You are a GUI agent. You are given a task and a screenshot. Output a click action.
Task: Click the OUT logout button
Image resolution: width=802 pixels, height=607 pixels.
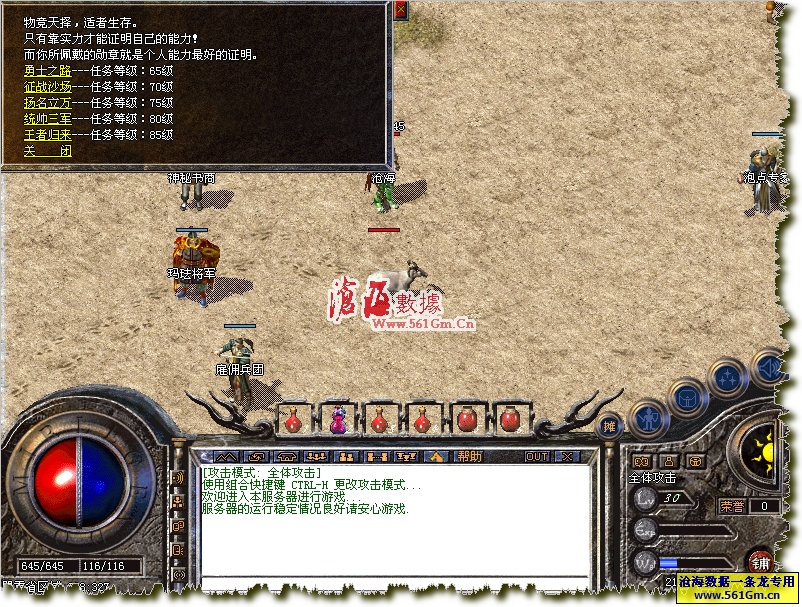pyautogui.click(x=537, y=456)
